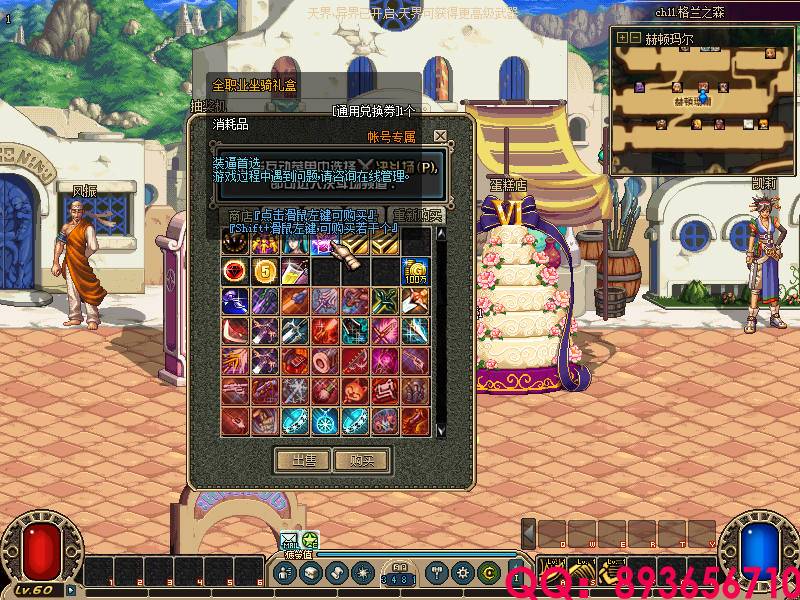800x600 pixels.
Task: Collapse the skill bar with arrow toggle
Action: click(529, 533)
